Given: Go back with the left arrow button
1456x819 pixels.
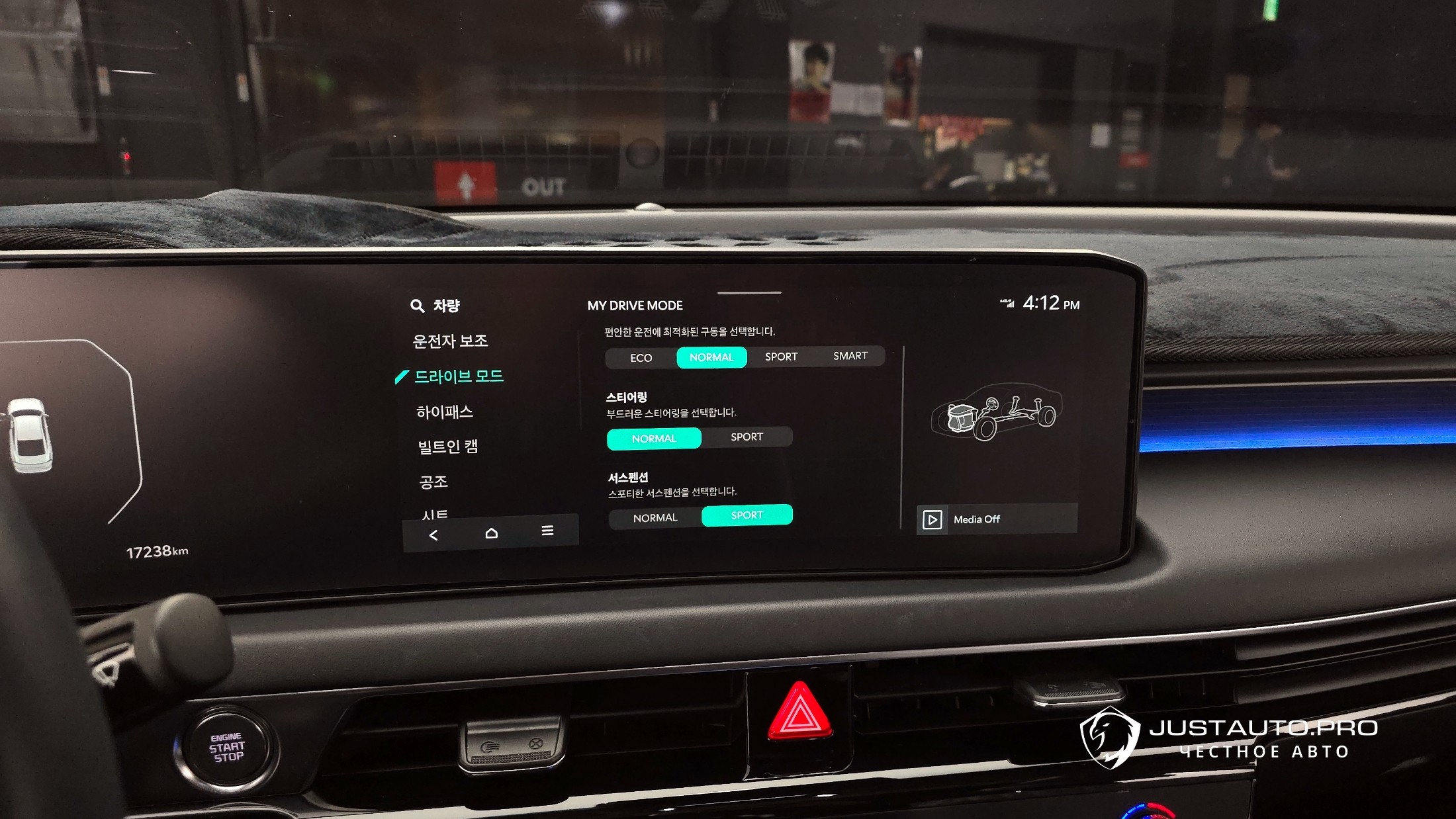Looking at the screenshot, I should [433, 535].
